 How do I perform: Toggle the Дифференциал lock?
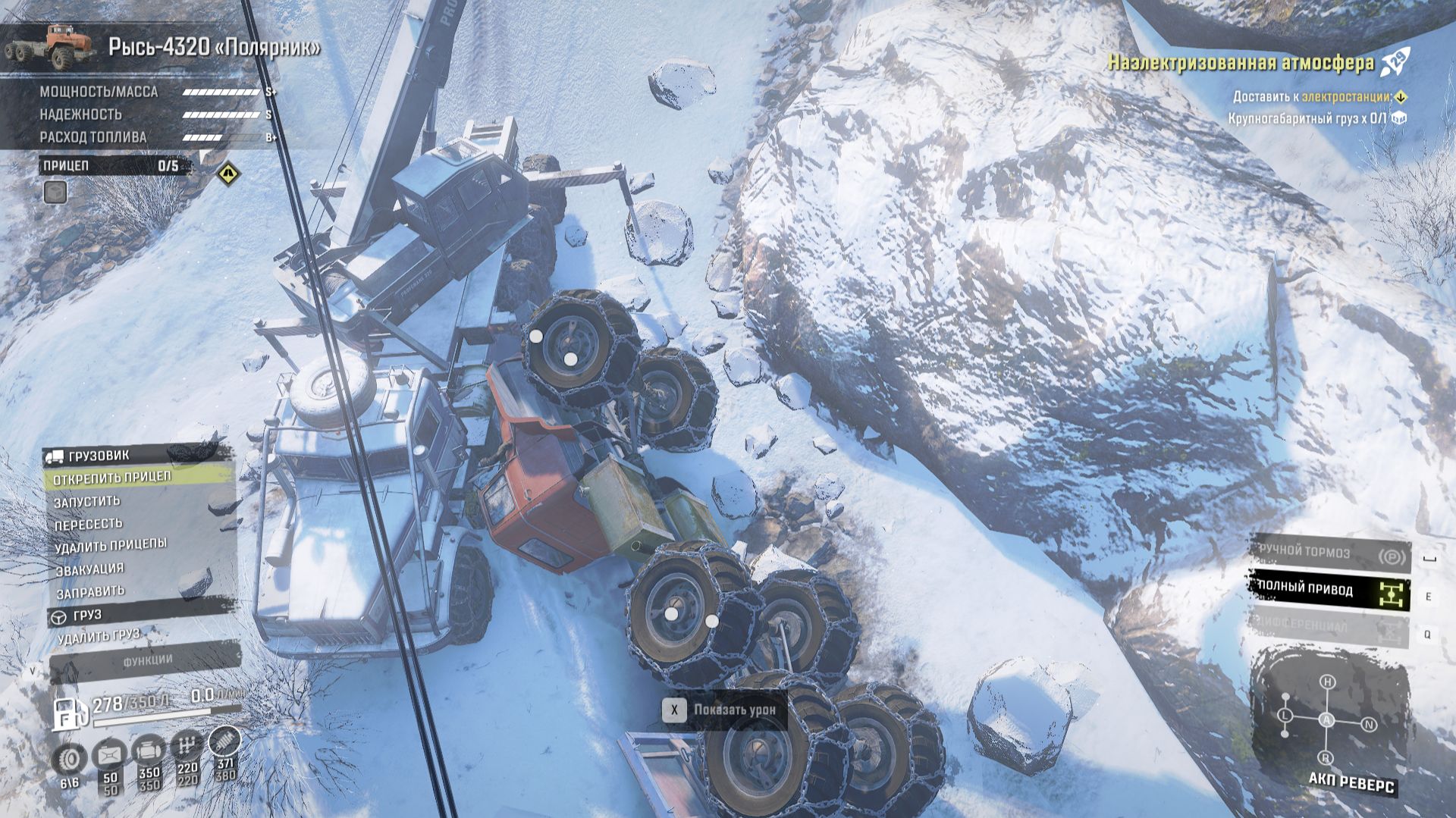1329,626
